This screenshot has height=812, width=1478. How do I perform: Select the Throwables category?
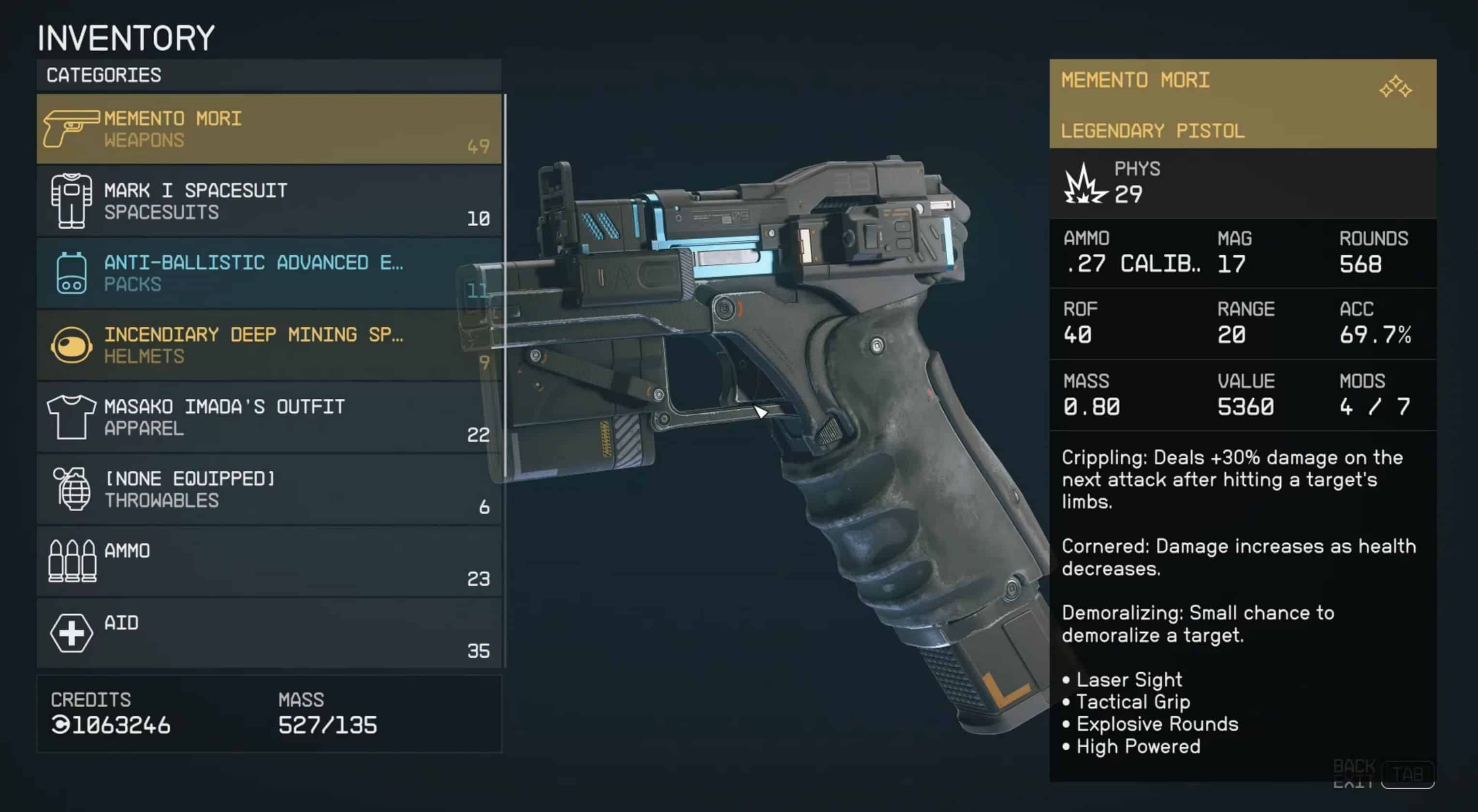point(268,489)
